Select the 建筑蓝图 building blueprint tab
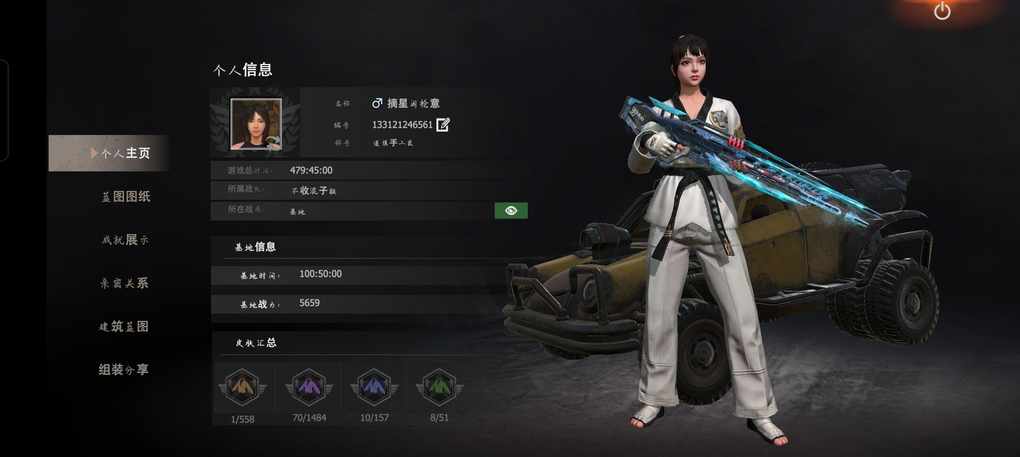Viewport: 1020px width, 457px height. tap(125, 327)
